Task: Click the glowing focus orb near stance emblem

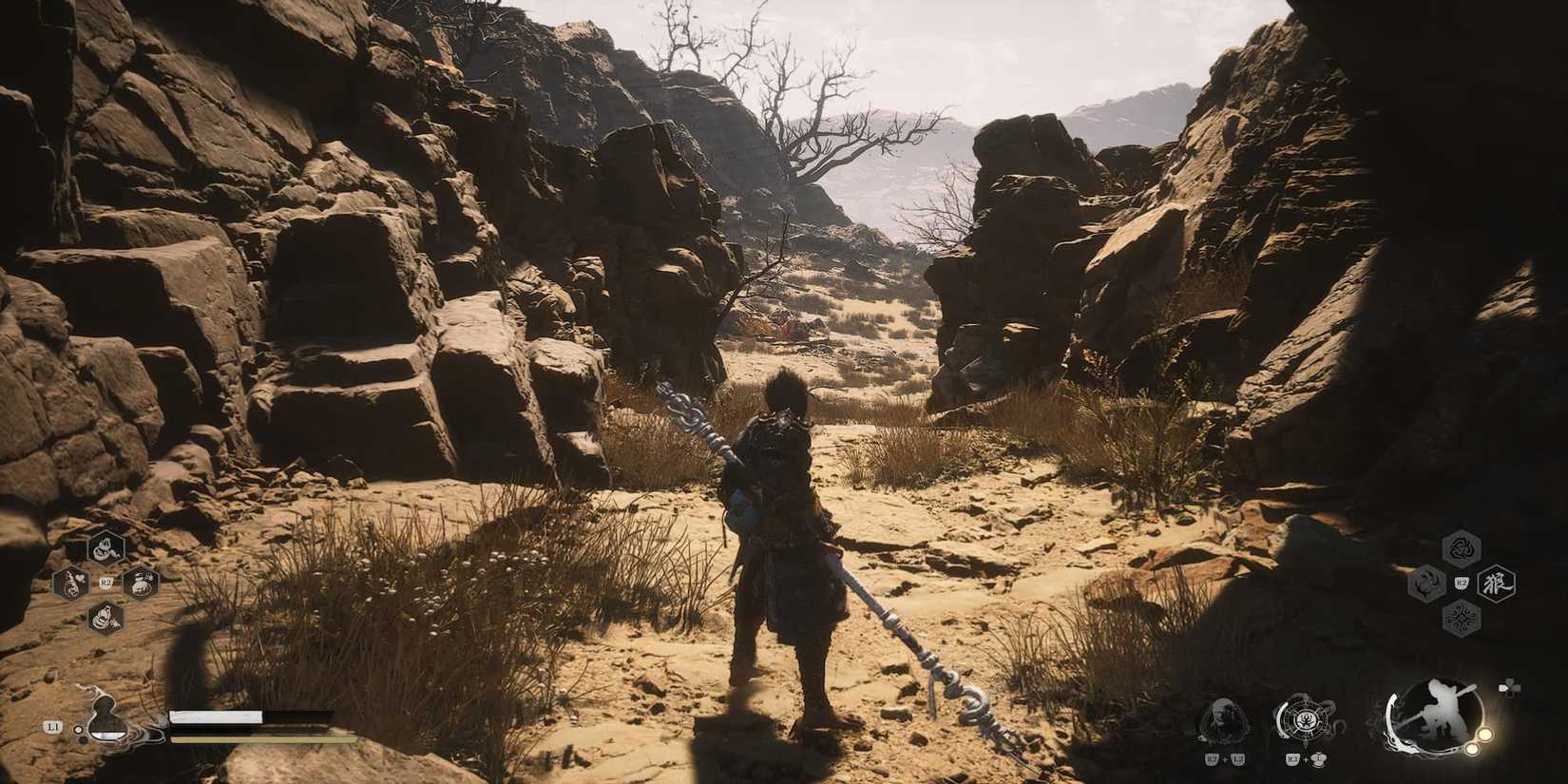Action: [x=1484, y=734]
